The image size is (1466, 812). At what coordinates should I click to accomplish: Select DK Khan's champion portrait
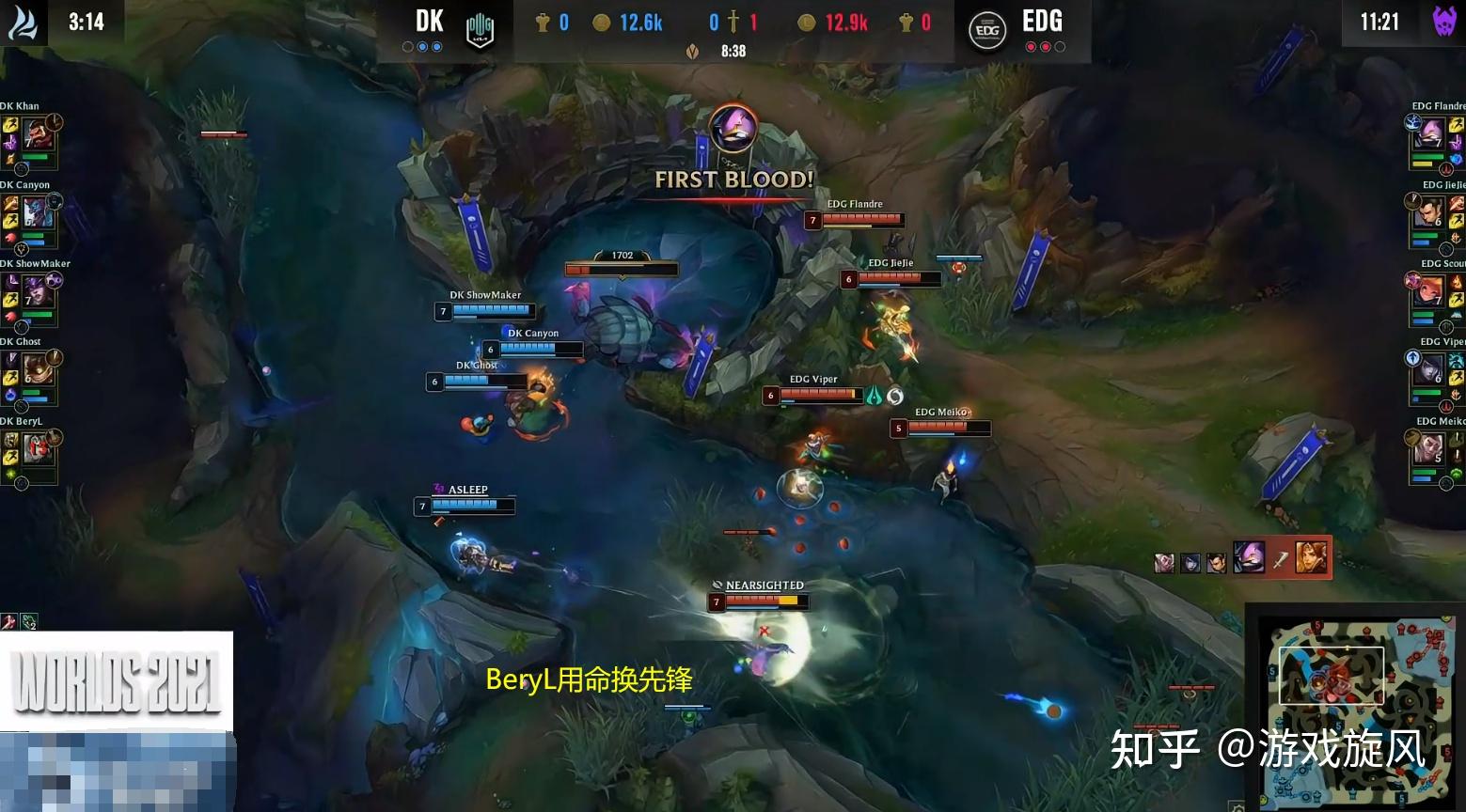[39, 134]
